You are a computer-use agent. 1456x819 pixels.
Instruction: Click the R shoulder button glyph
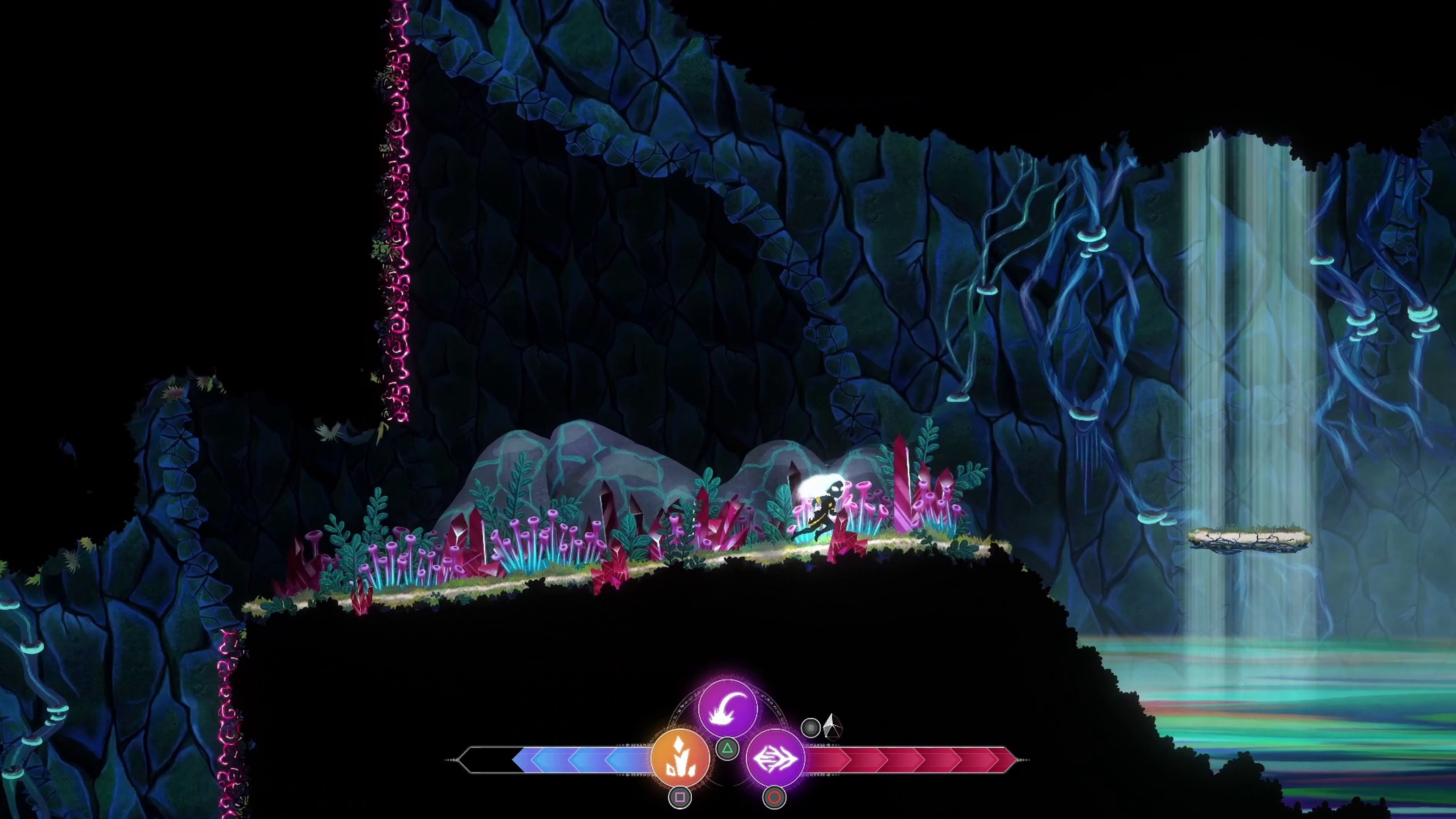click(x=811, y=728)
